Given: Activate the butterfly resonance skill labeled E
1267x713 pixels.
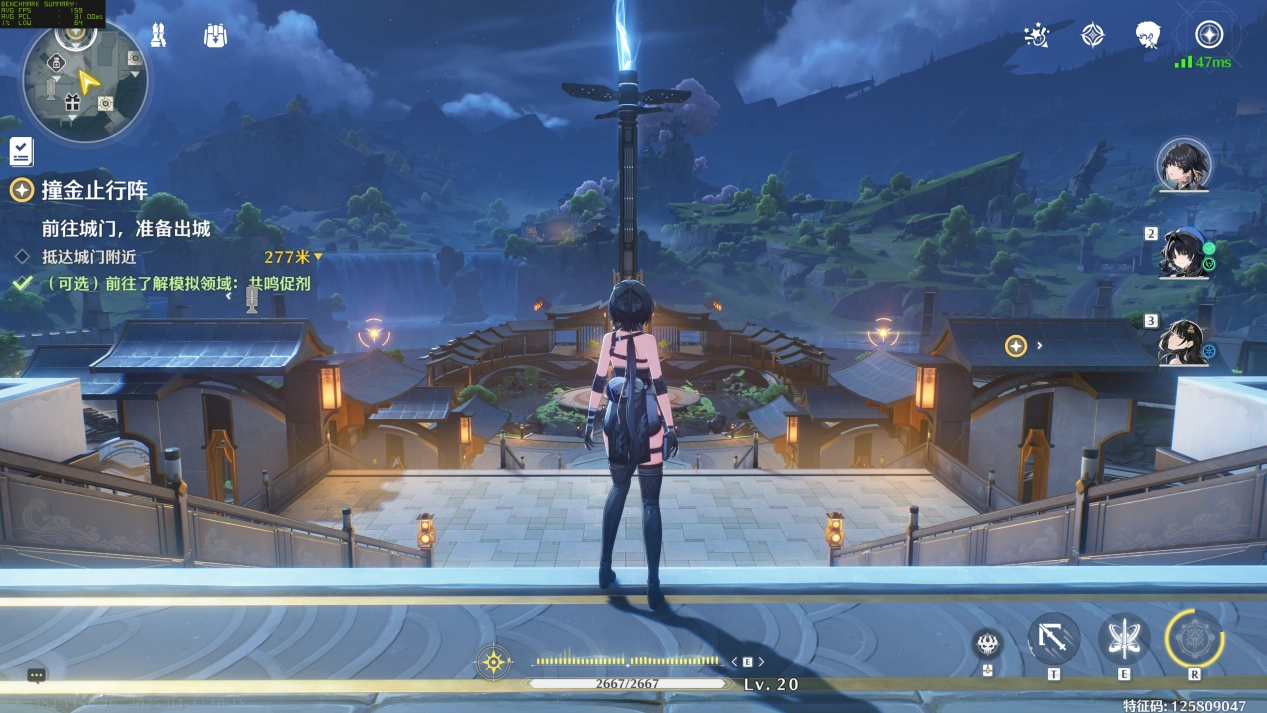Looking at the screenshot, I should (x=1124, y=640).
